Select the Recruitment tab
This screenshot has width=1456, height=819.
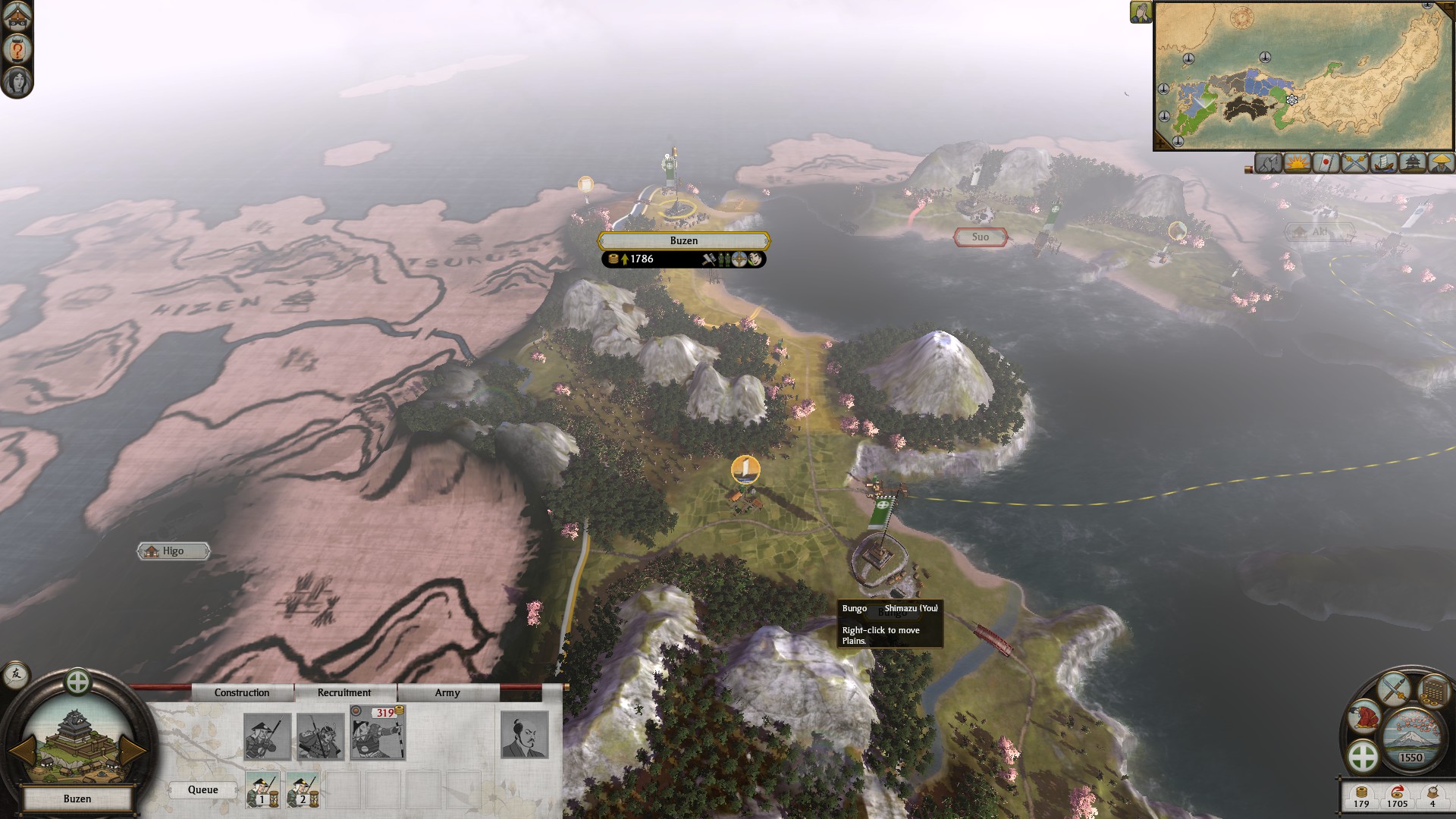[x=344, y=692]
